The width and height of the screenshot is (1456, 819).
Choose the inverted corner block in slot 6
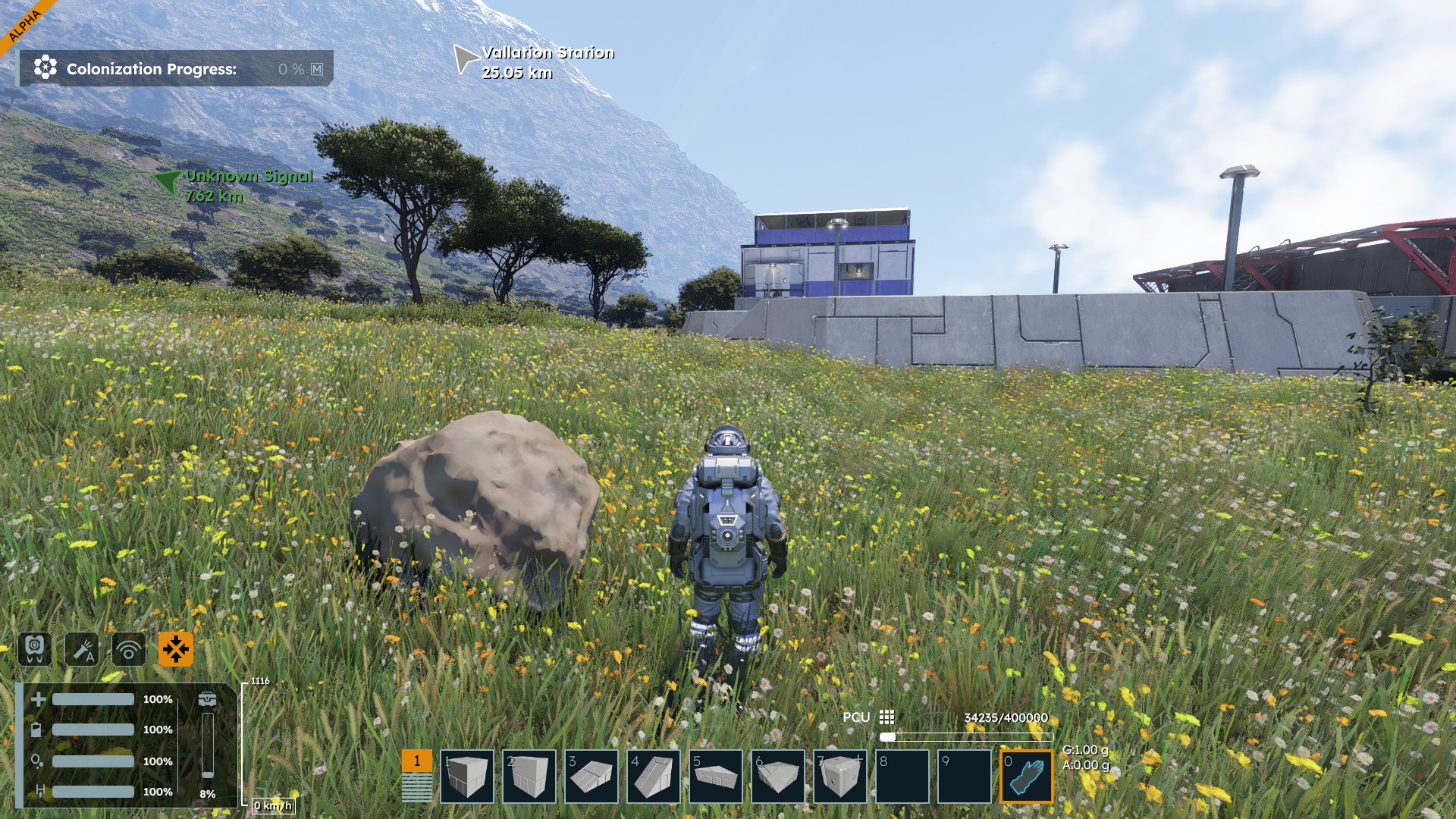[x=777, y=776]
